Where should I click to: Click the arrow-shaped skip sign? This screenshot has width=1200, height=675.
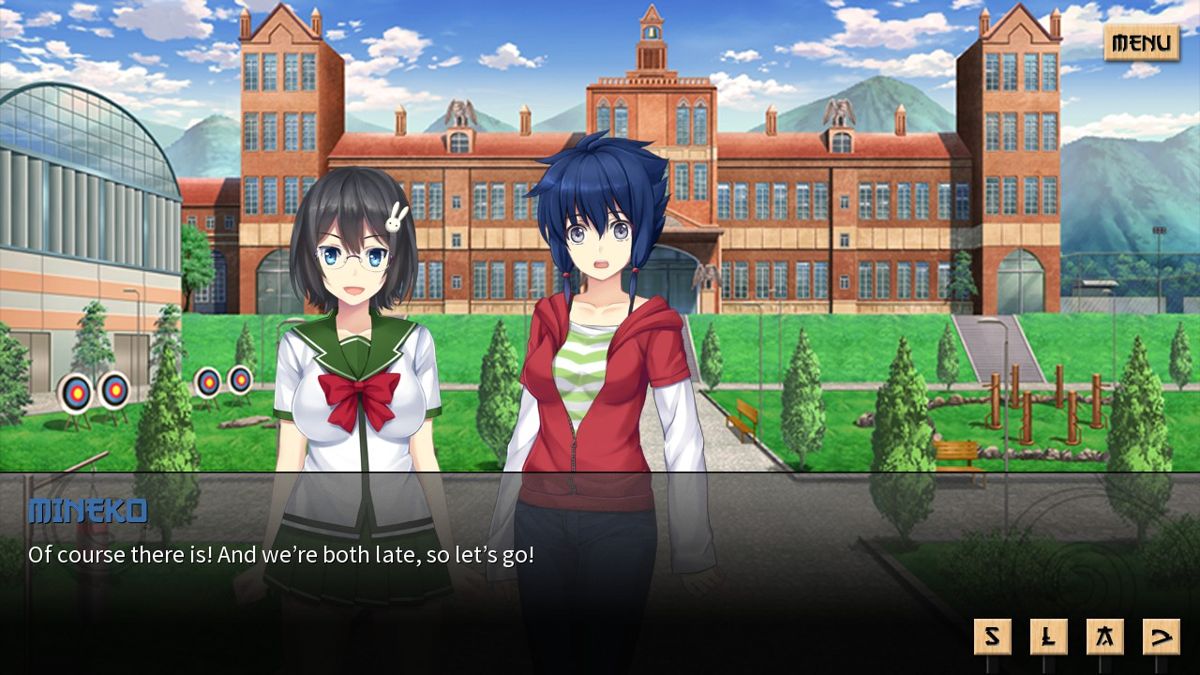point(1161,637)
